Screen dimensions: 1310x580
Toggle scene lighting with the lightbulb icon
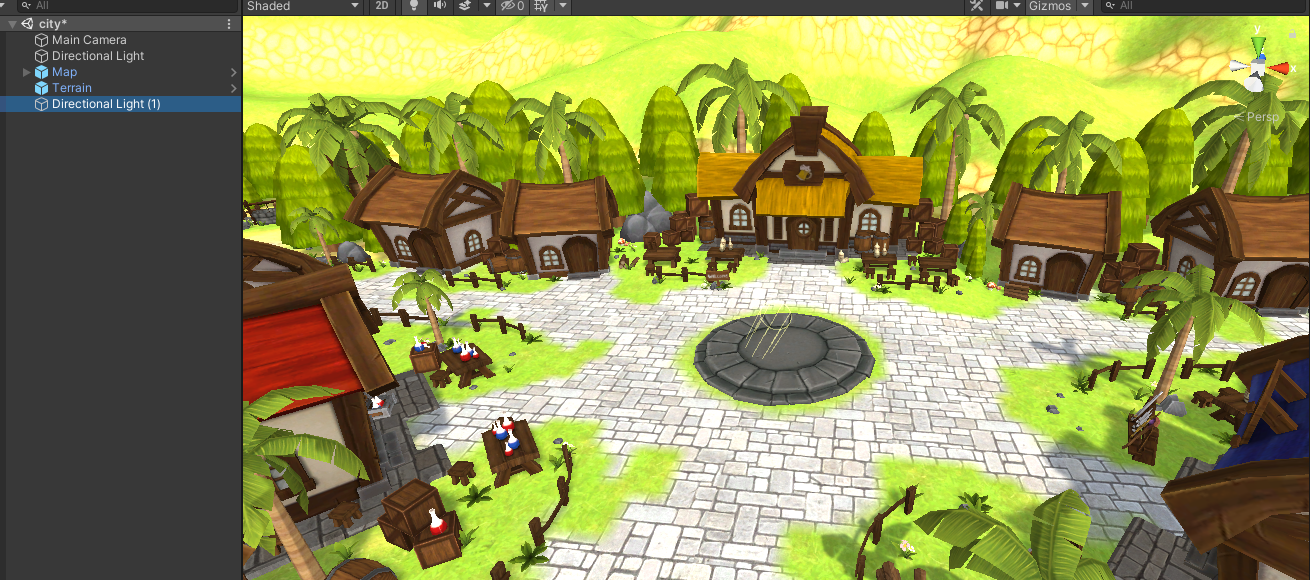[x=414, y=6]
